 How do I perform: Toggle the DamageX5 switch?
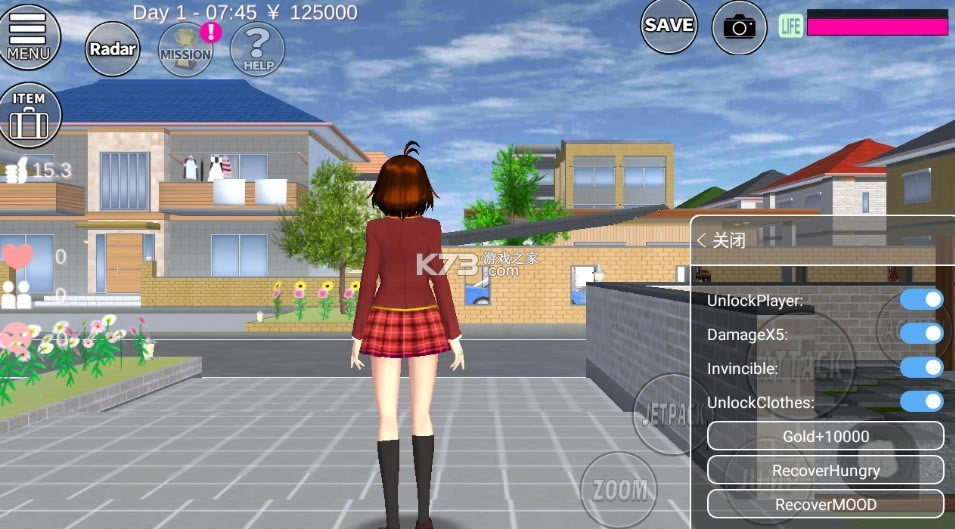click(921, 333)
